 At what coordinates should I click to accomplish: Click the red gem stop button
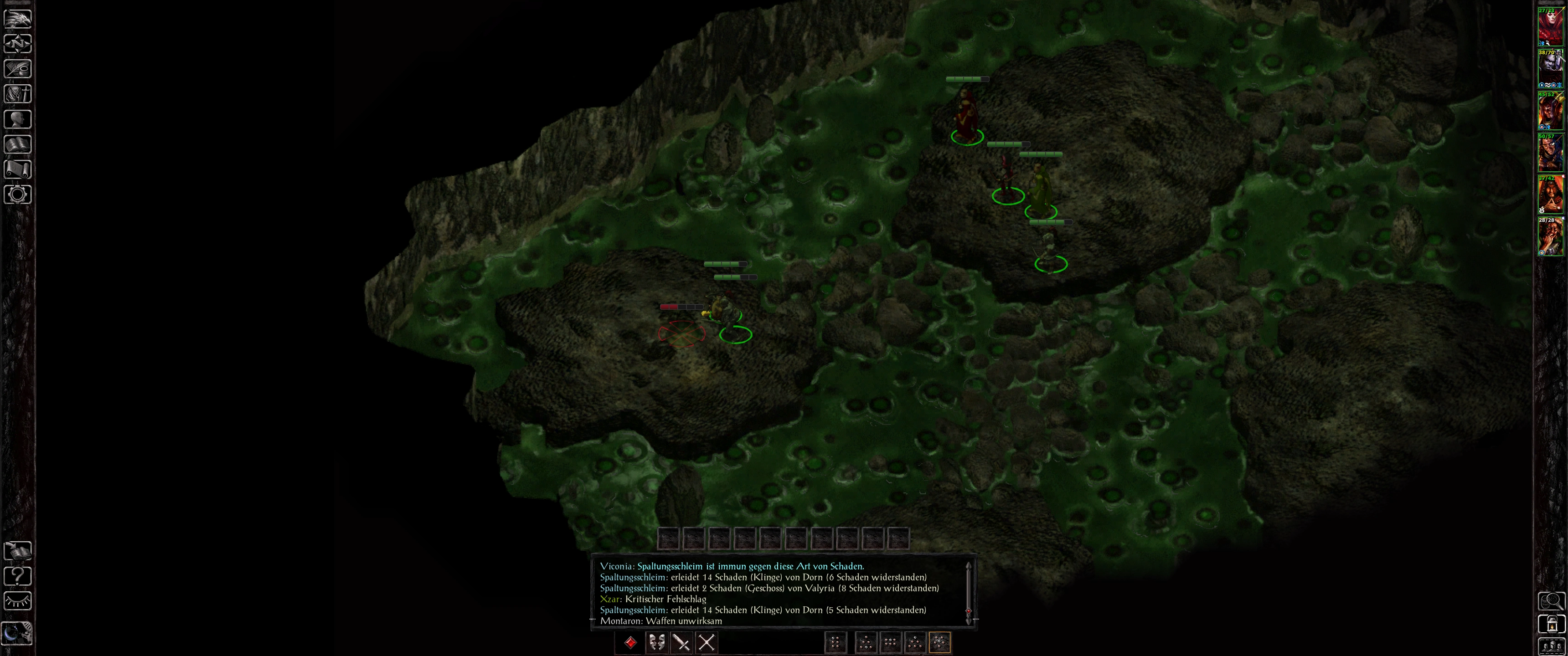point(630,642)
